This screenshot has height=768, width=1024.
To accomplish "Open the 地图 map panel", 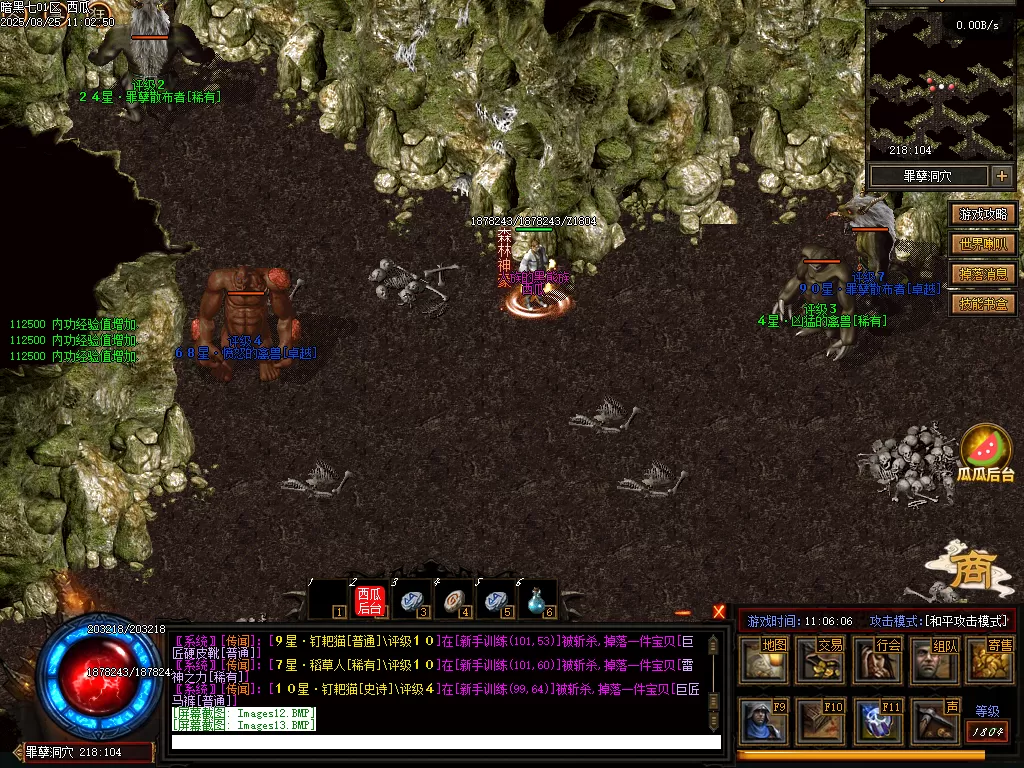I will pyautogui.click(x=764, y=660).
